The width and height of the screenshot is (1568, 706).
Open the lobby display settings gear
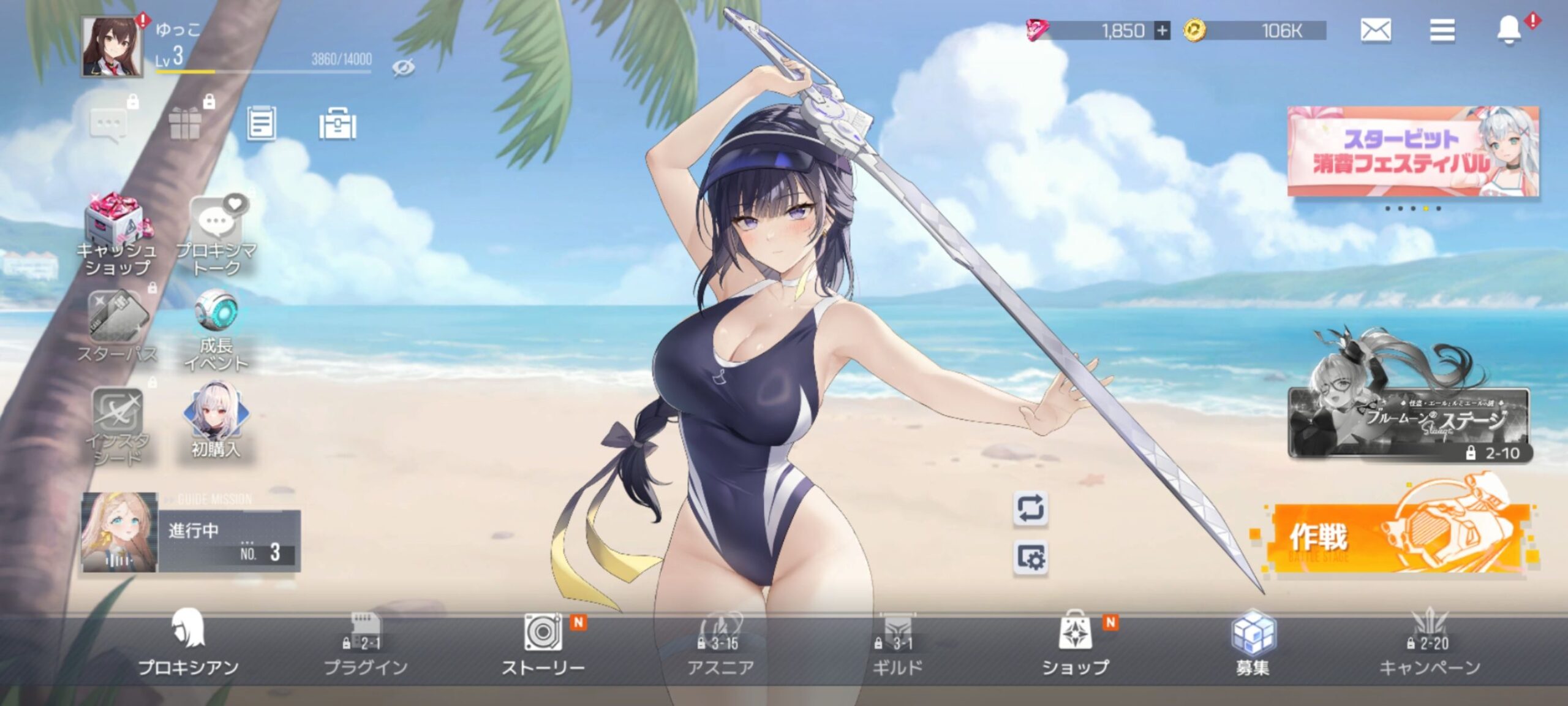click(x=1030, y=558)
